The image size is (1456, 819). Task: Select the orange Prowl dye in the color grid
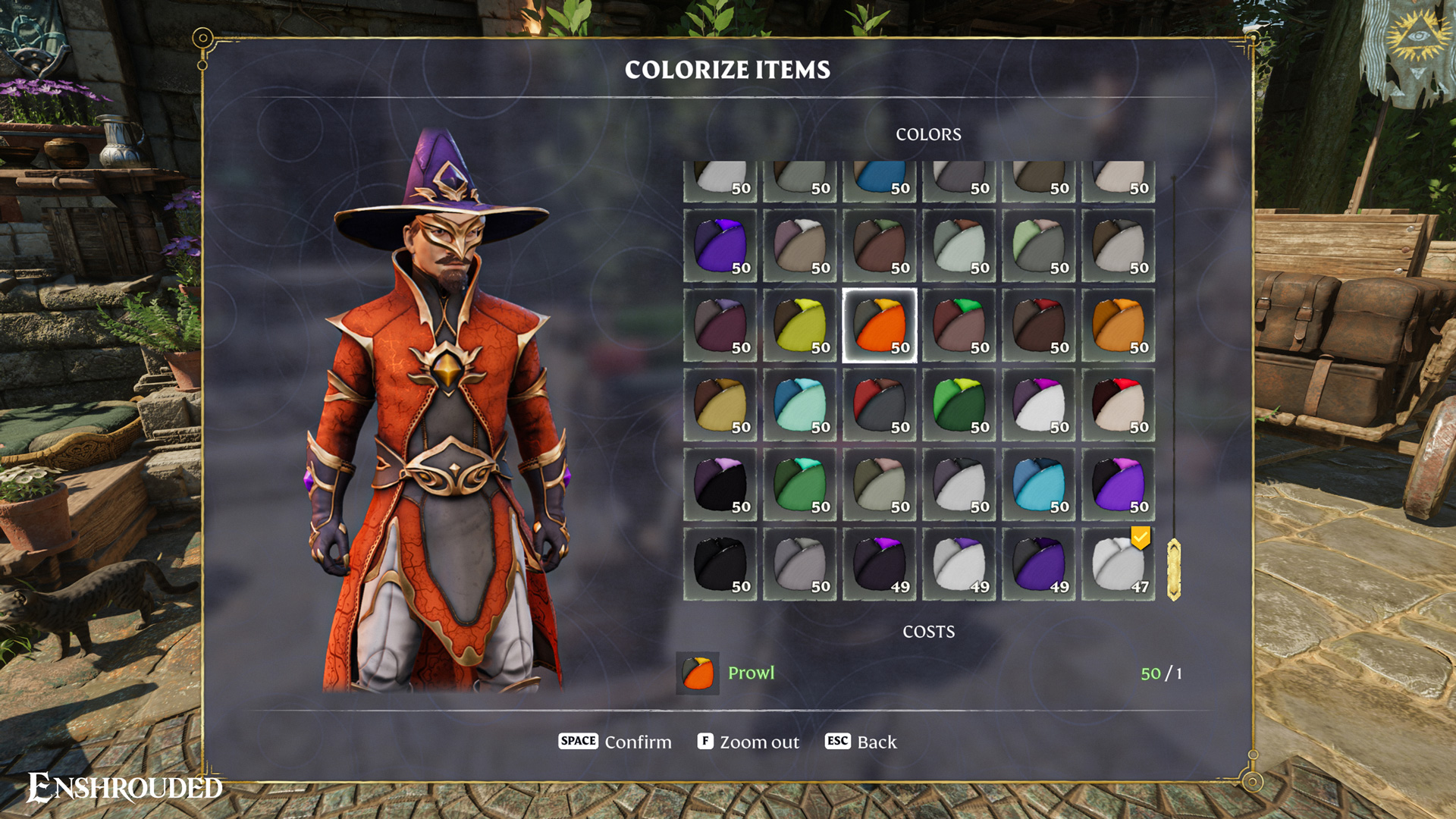point(880,325)
